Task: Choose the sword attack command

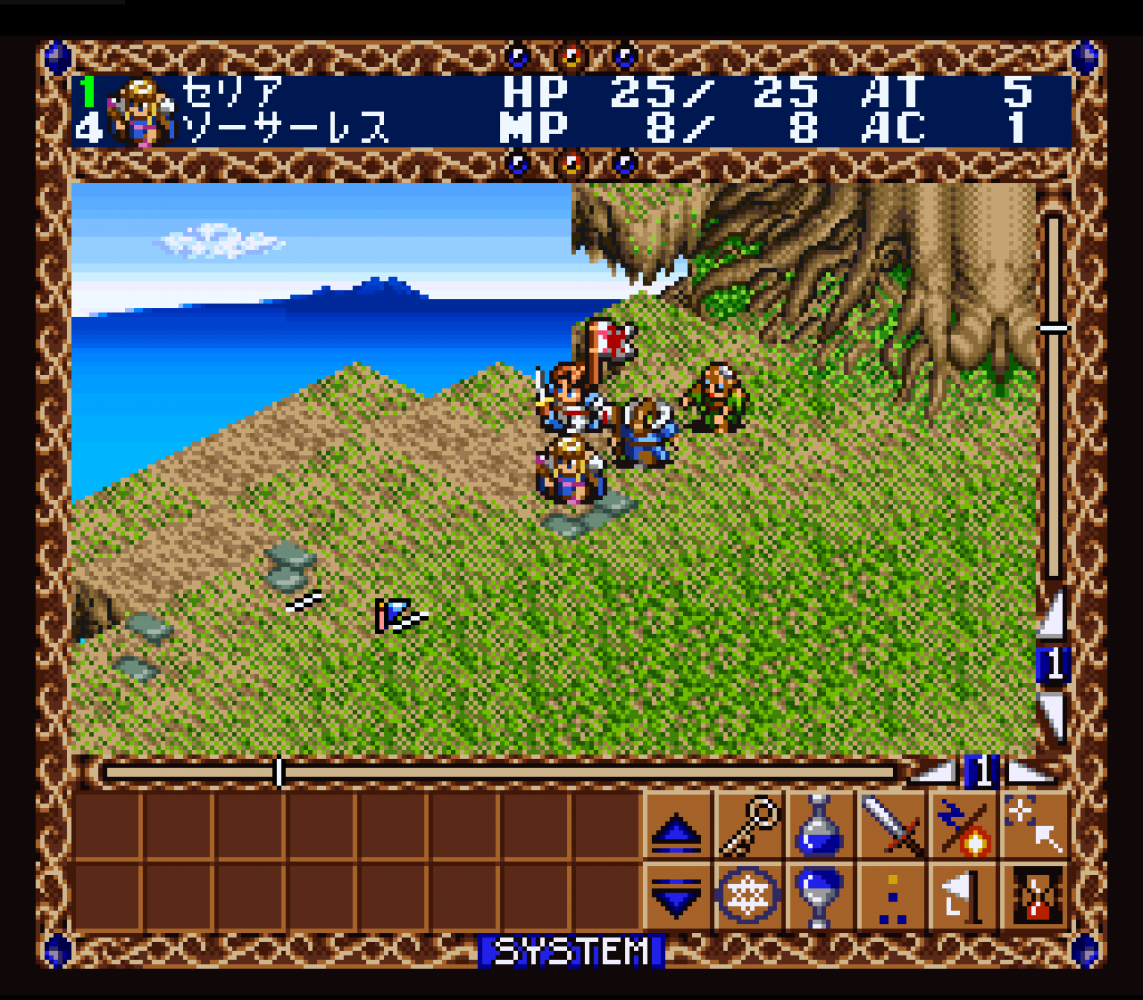Action: [892, 827]
